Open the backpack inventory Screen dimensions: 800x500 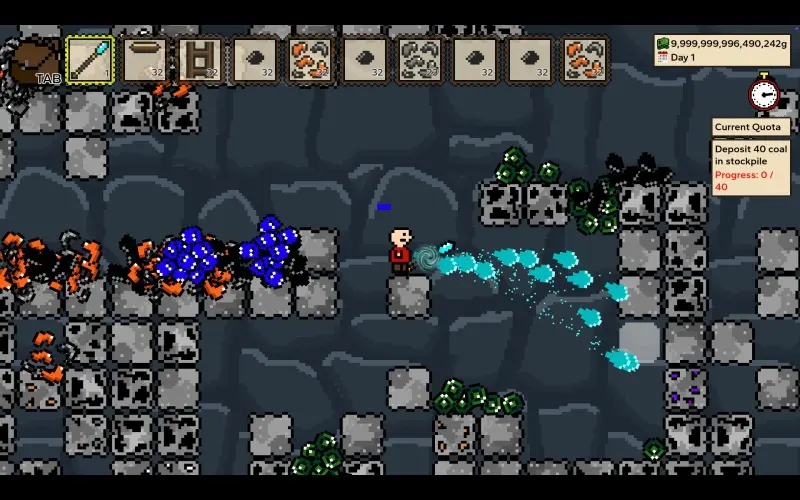35,62
